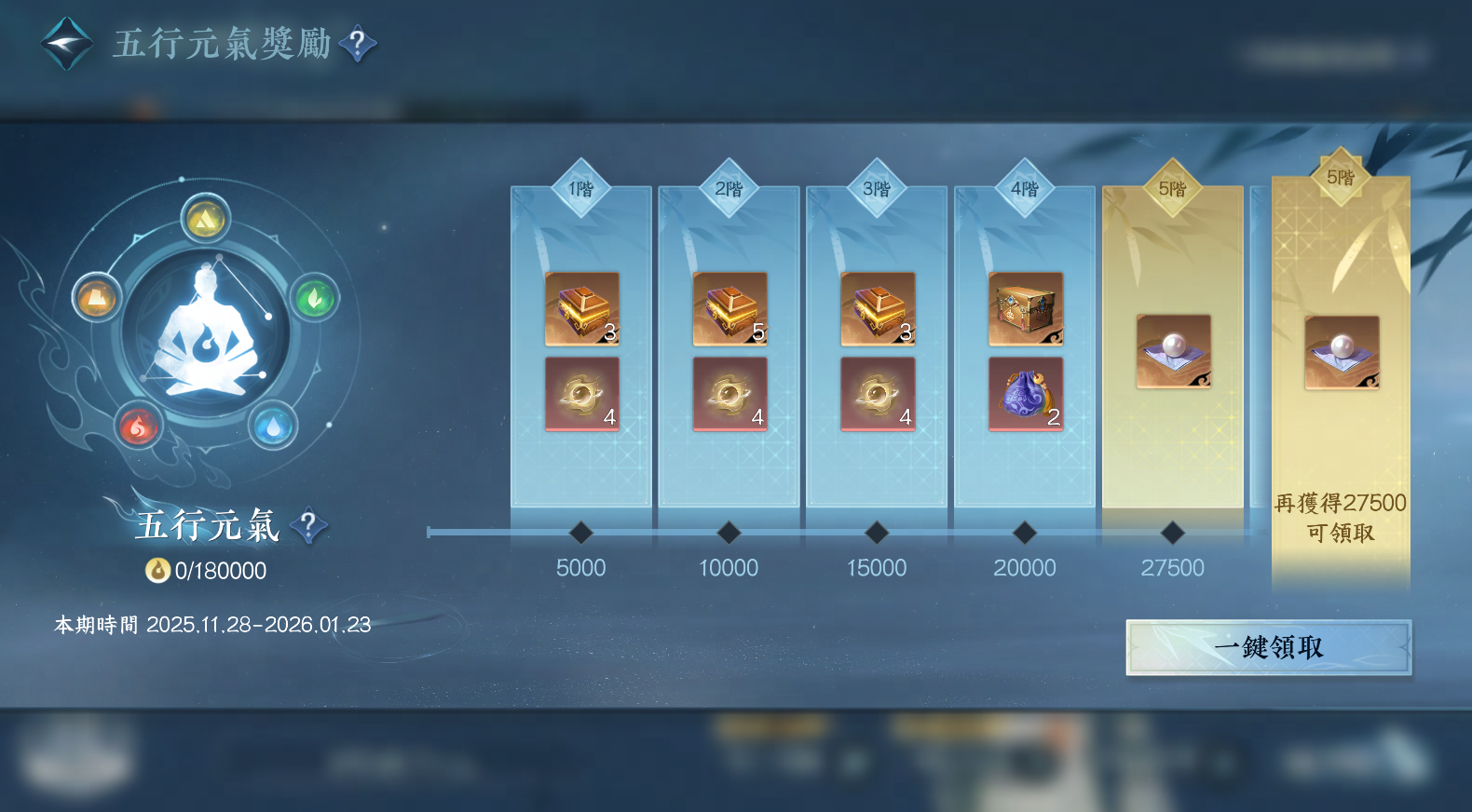The width and height of the screenshot is (1472, 812).
Task: Go back using the diamond arrow icon
Action: click(x=67, y=44)
